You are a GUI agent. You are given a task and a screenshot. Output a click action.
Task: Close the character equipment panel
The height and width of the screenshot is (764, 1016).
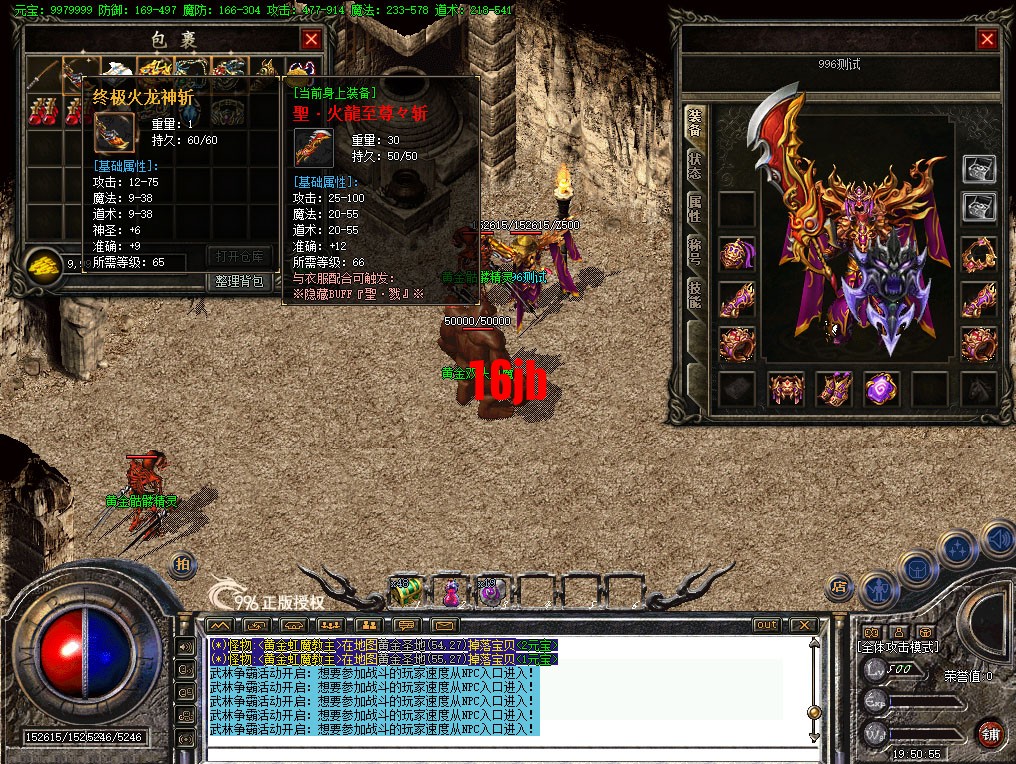point(987,39)
